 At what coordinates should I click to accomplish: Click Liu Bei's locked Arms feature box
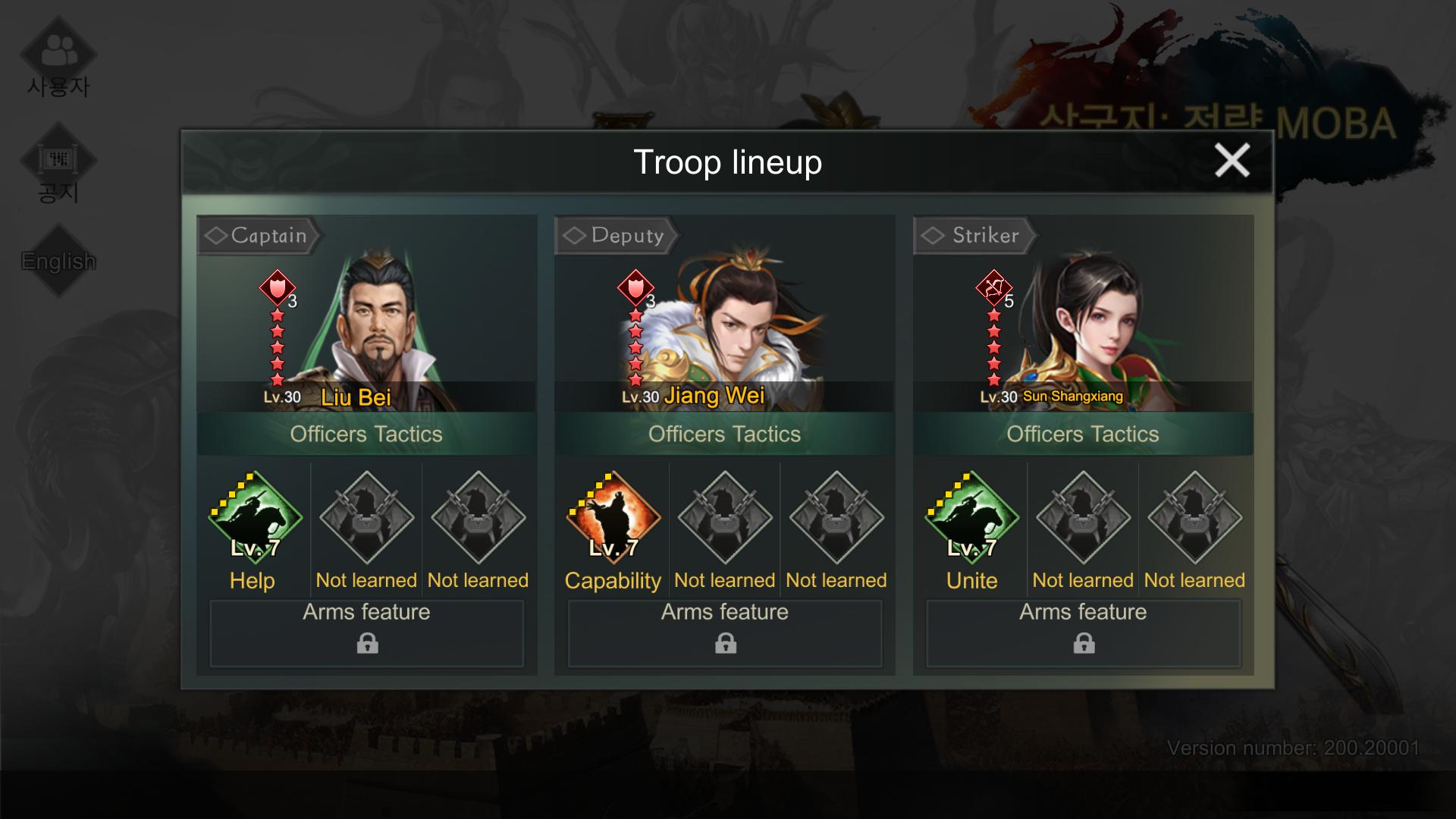(x=367, y=633)
